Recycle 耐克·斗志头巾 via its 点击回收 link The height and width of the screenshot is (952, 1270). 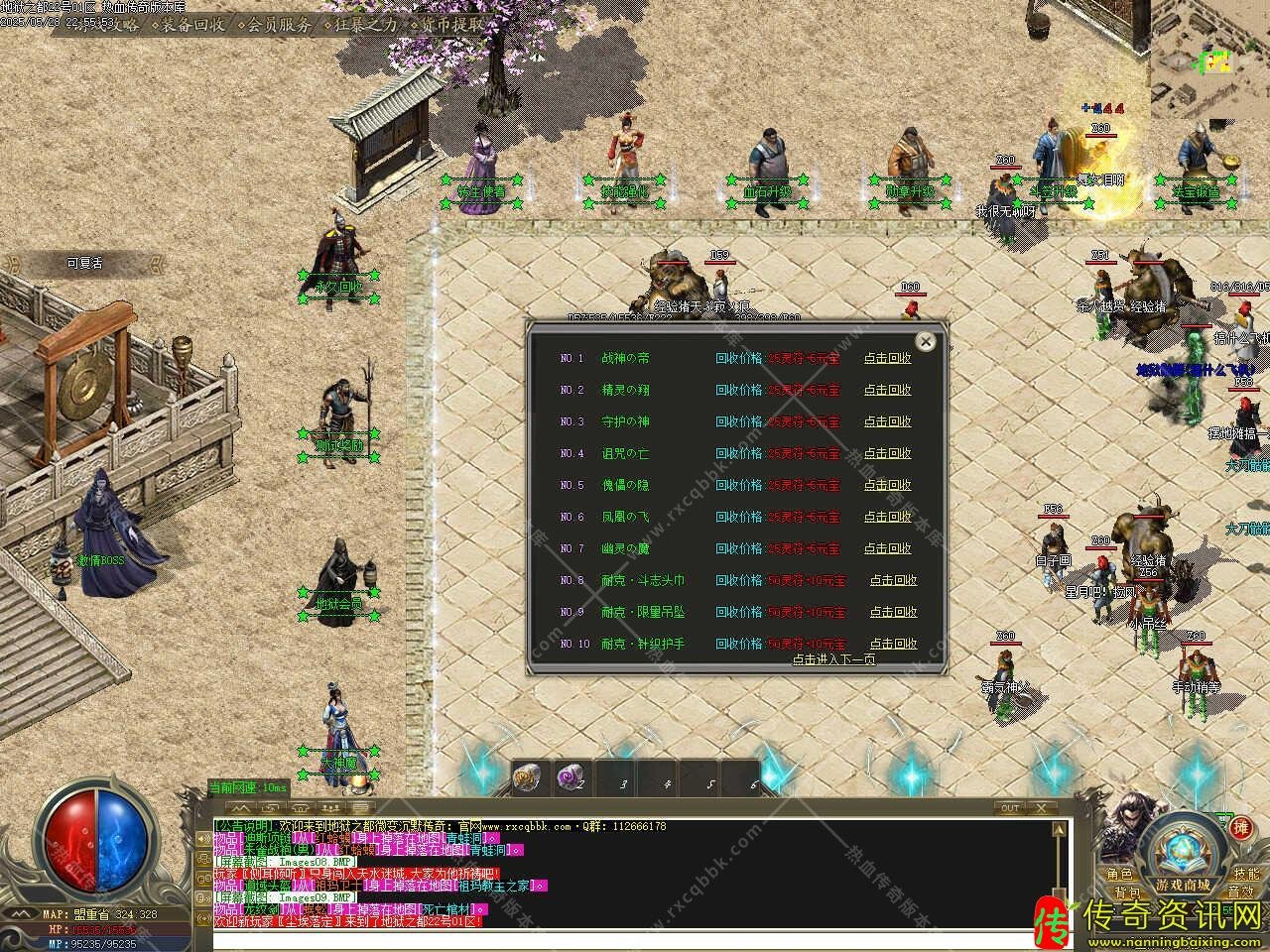(893, 580)
